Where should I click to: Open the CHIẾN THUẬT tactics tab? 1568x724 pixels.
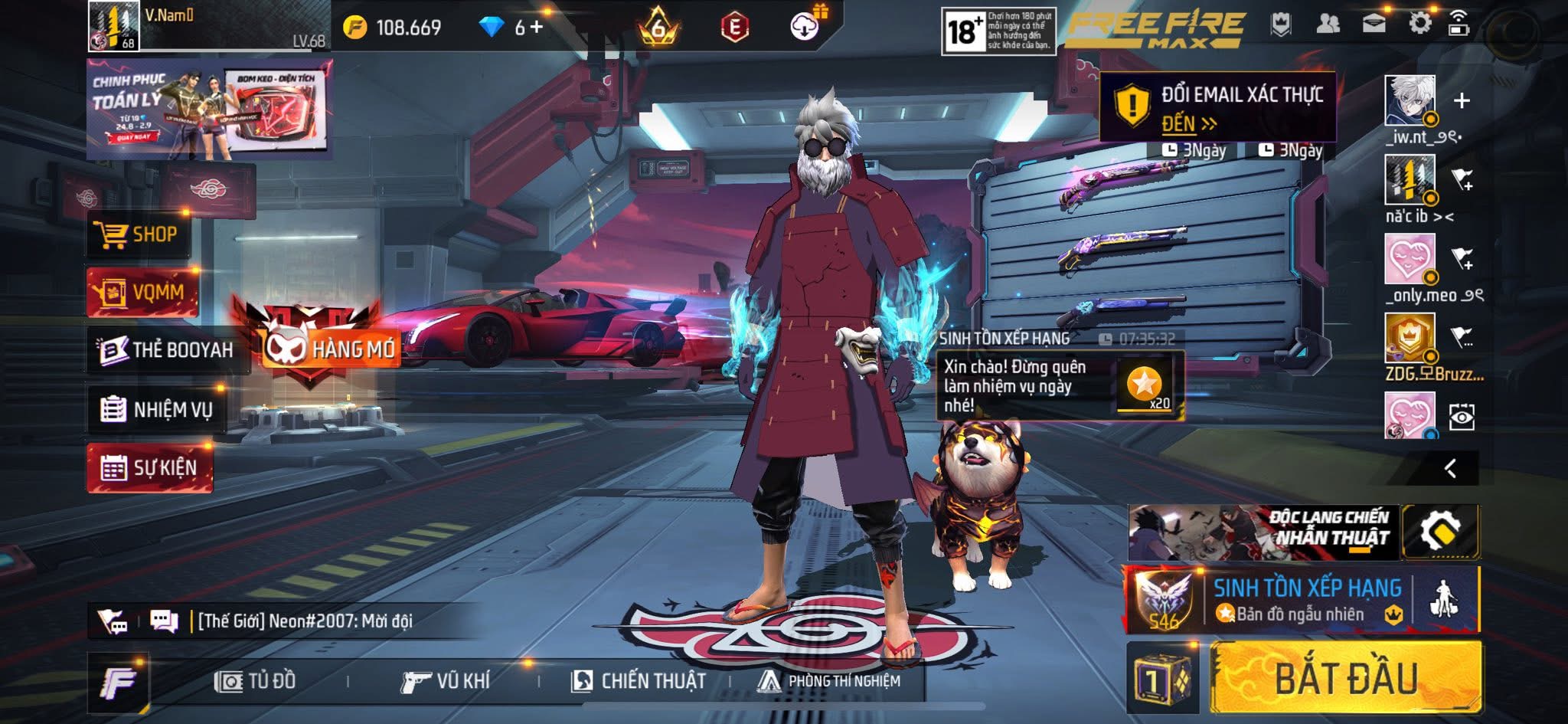639,681
